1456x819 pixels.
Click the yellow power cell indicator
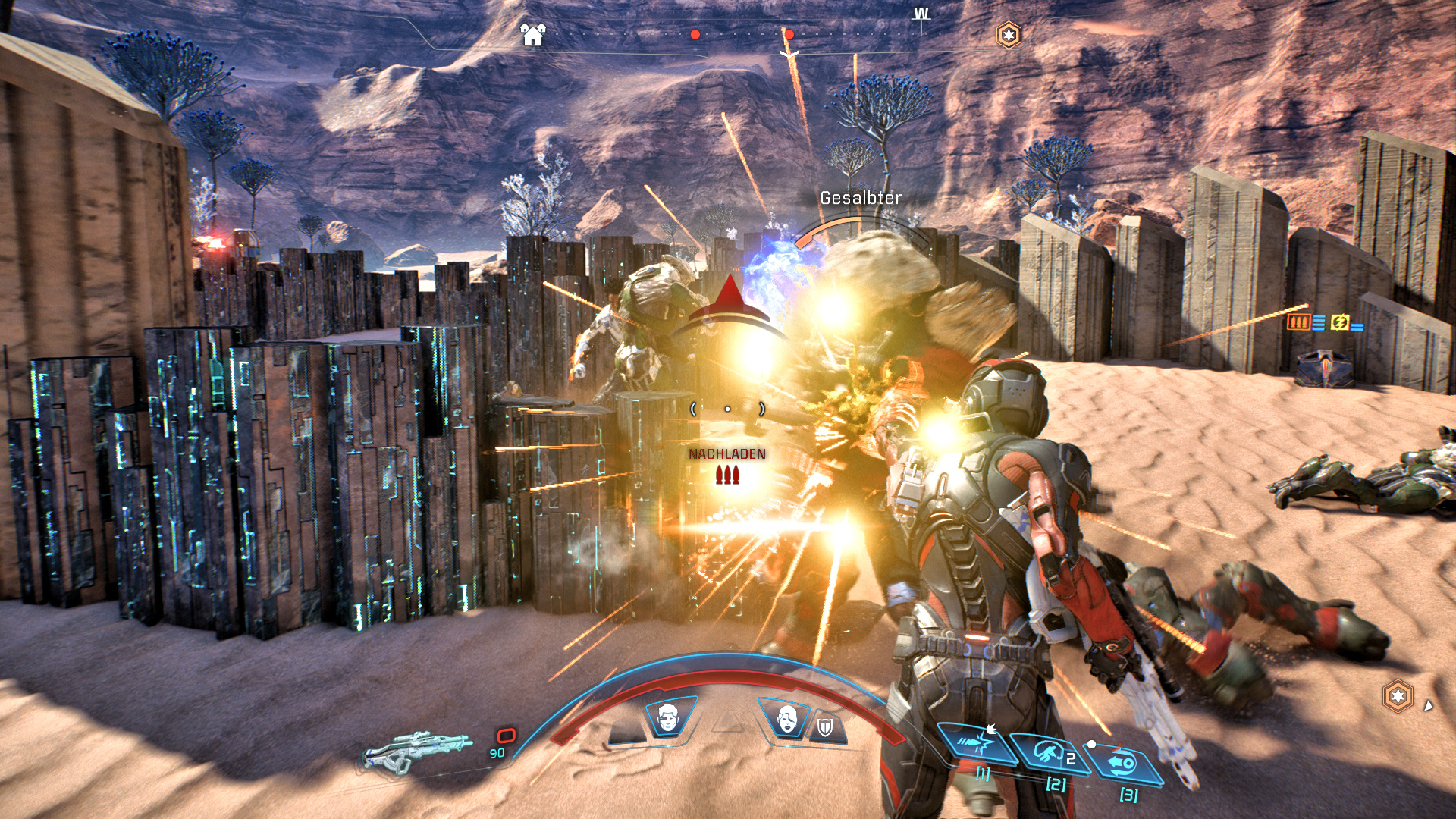[x=1340, y=322]
